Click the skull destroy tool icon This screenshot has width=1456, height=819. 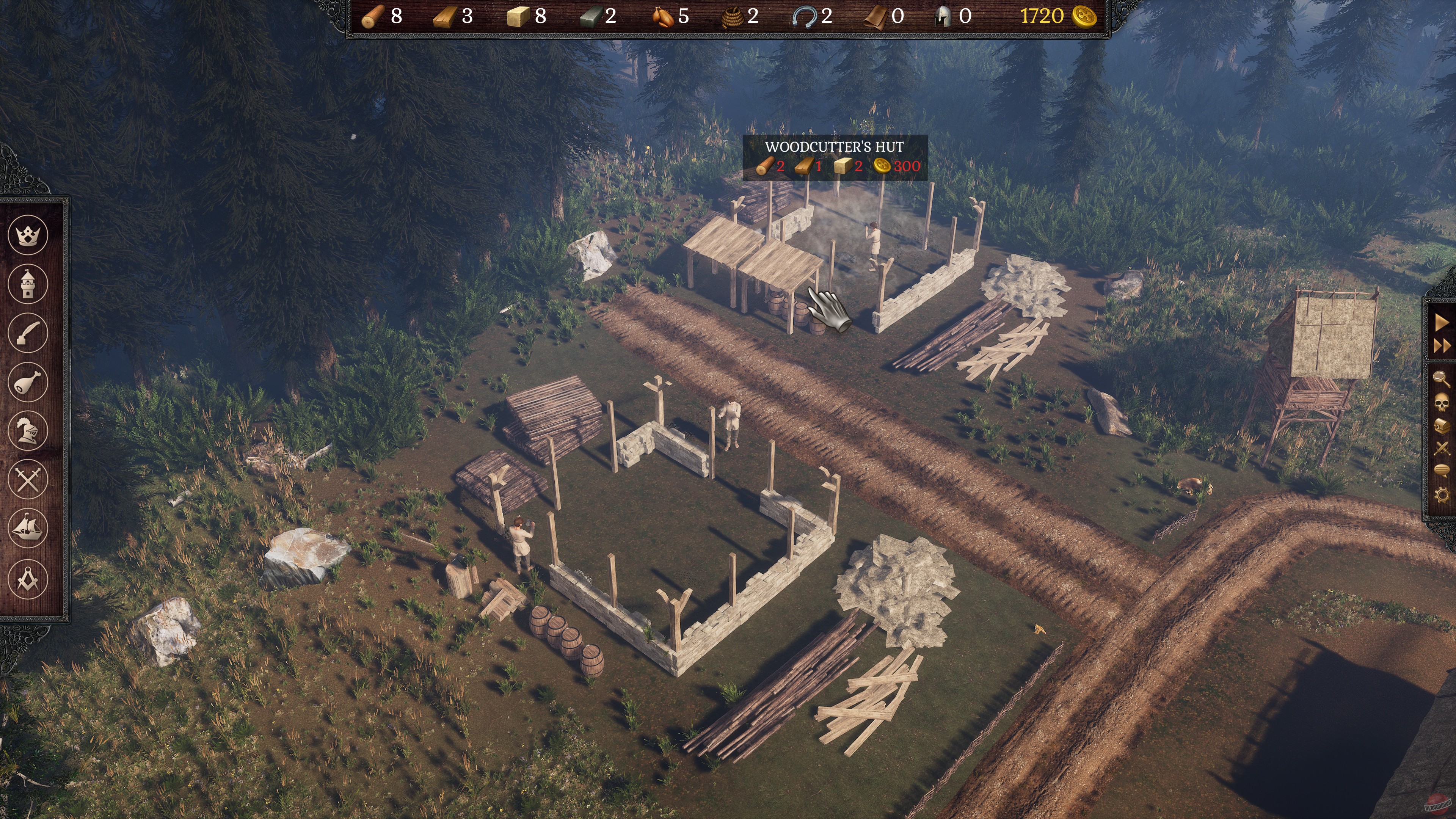coord(1442,402)
